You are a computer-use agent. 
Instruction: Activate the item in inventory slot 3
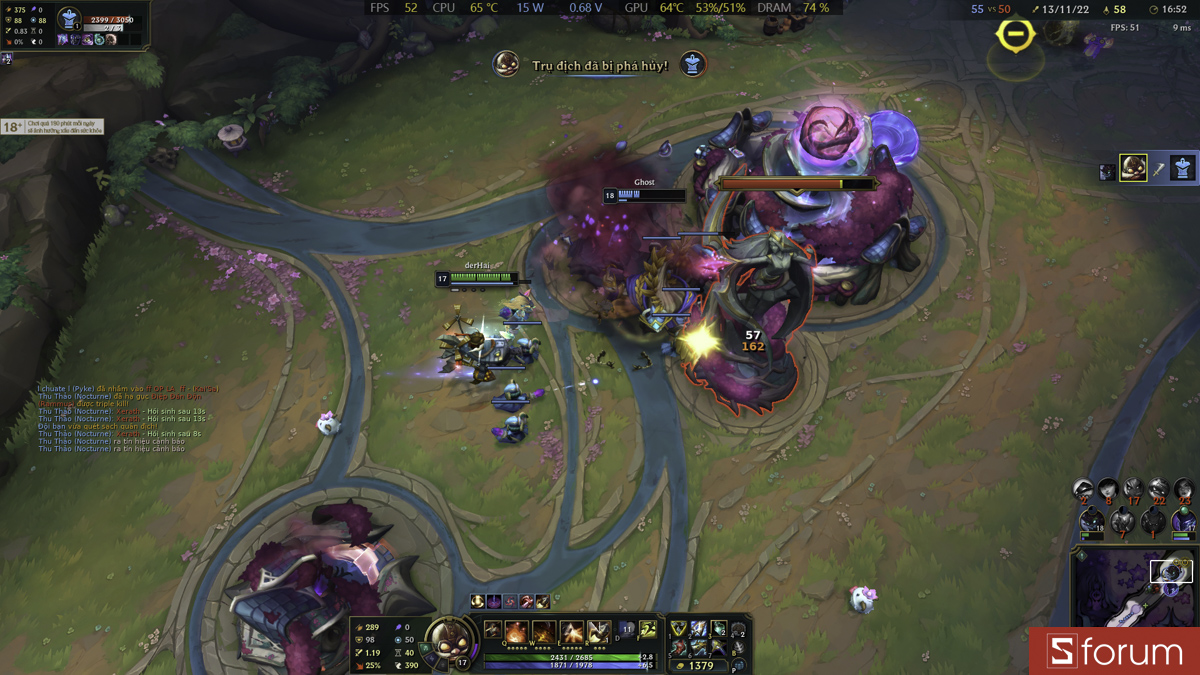coord(719,629)
